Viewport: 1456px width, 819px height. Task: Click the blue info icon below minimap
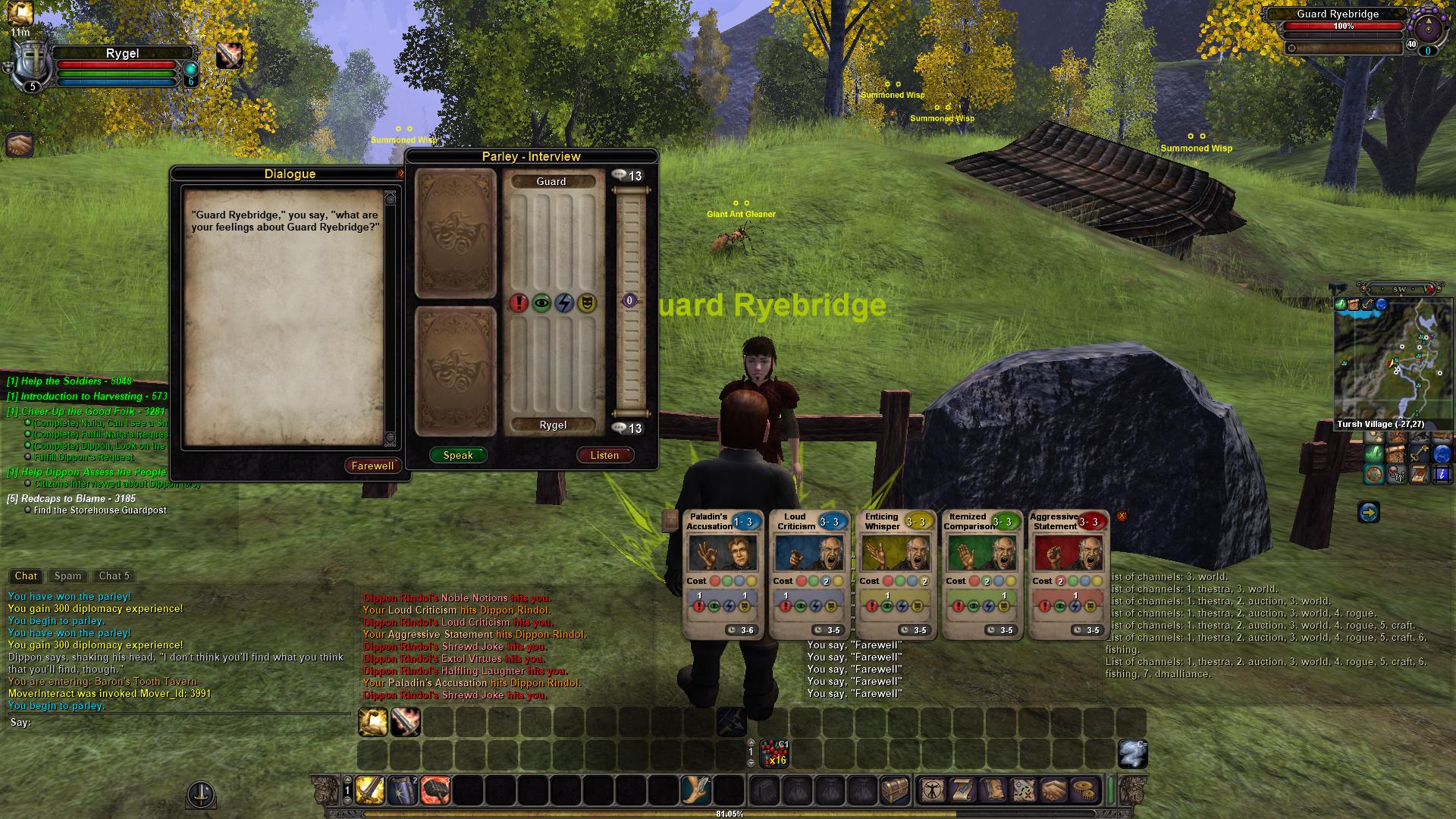[1442, 475]
